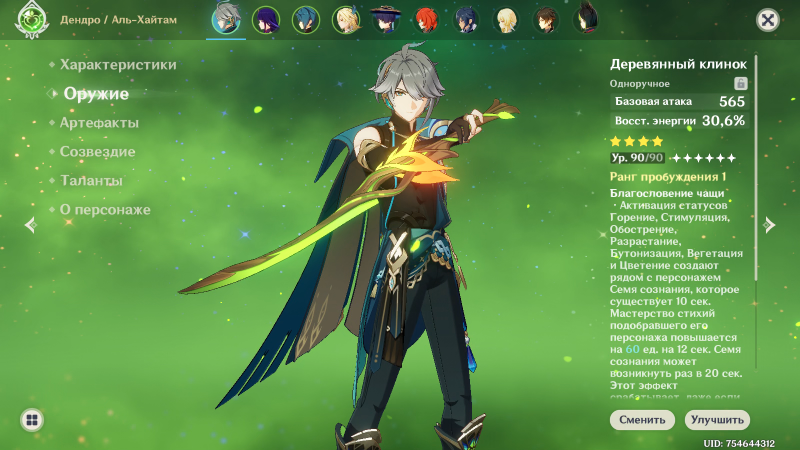This screenshot has height=450, width=800.
Task: Click the Сменить weapon button
Action: click(x=642, y=420)
